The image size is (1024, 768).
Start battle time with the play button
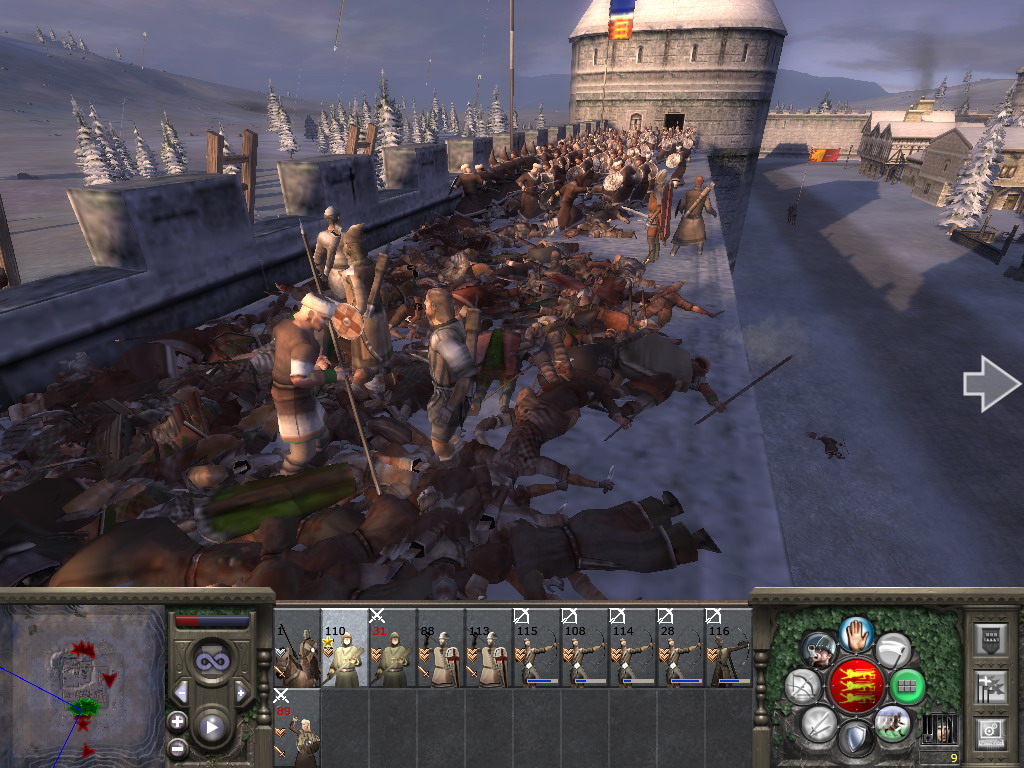211,727
